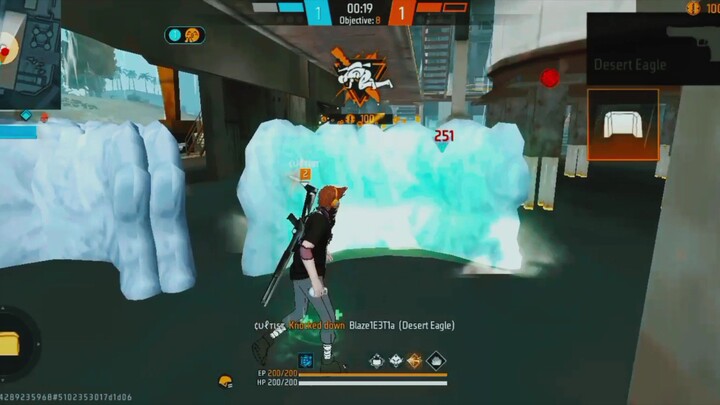Tap the teal and orange status pill at the top
This screenshot has height=405, width=720.
[185, 35]
